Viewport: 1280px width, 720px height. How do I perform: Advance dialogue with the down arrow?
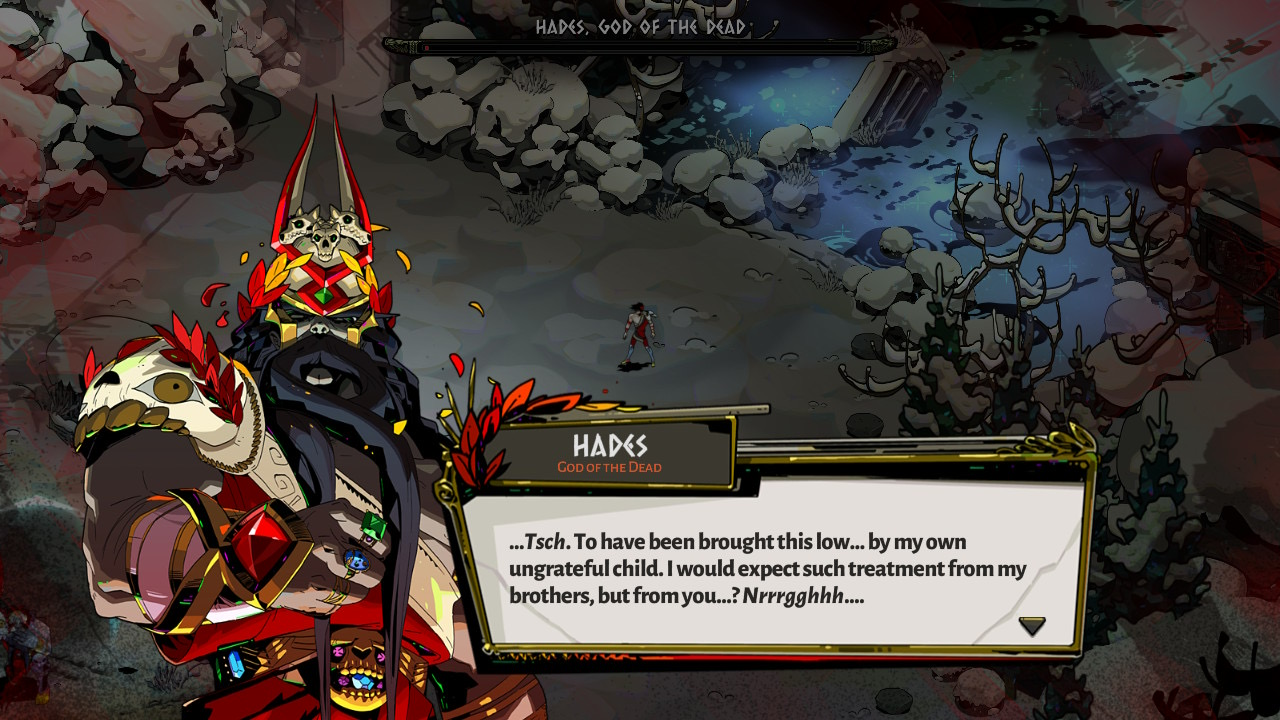tap(1032, 626)
